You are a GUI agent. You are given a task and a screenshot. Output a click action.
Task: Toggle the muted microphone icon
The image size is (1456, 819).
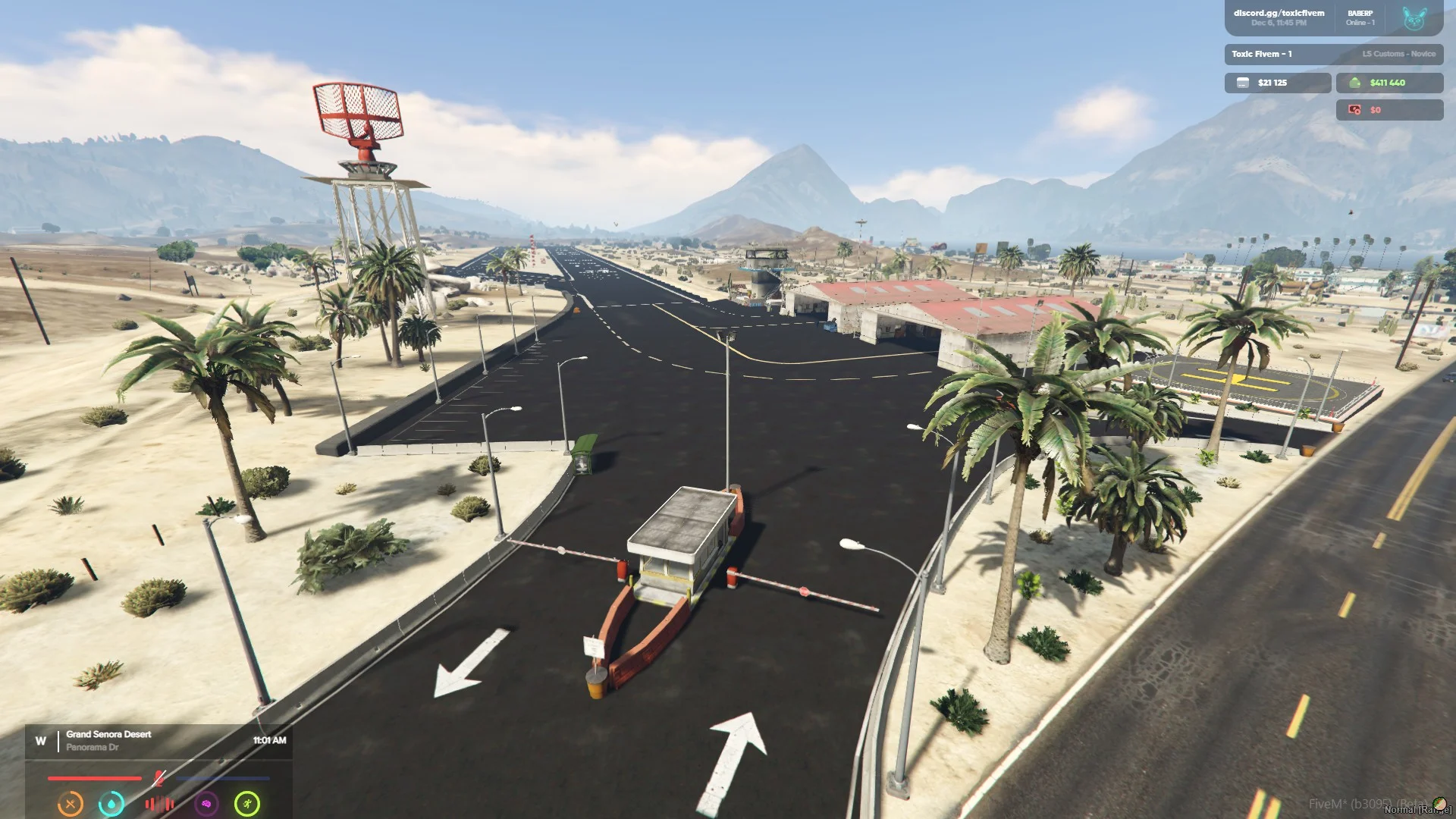158,778
